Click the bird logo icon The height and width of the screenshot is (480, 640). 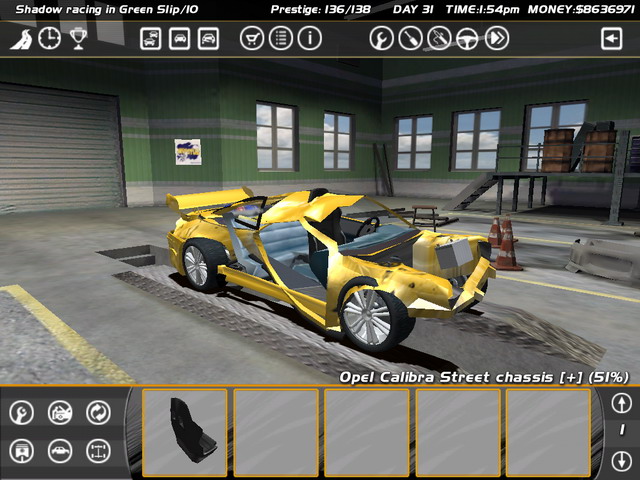coord(21,39)
